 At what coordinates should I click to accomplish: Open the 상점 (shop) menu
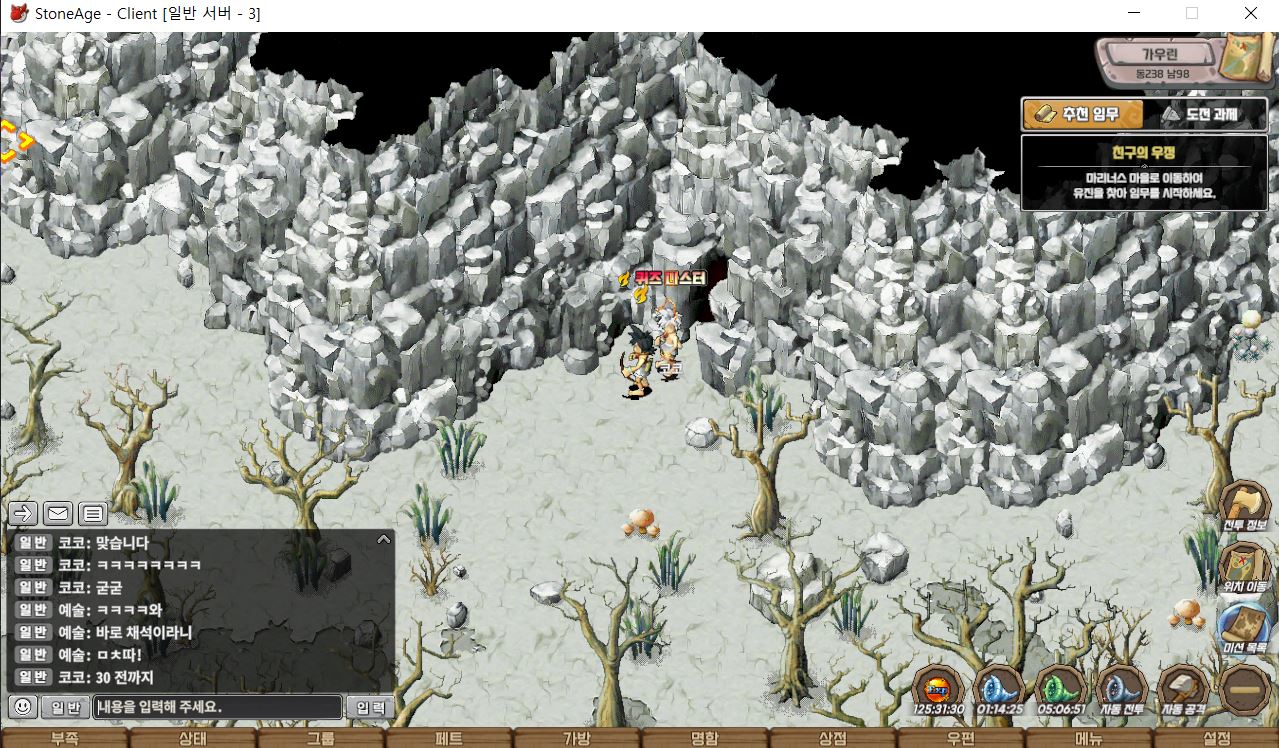tap(832, 739)
